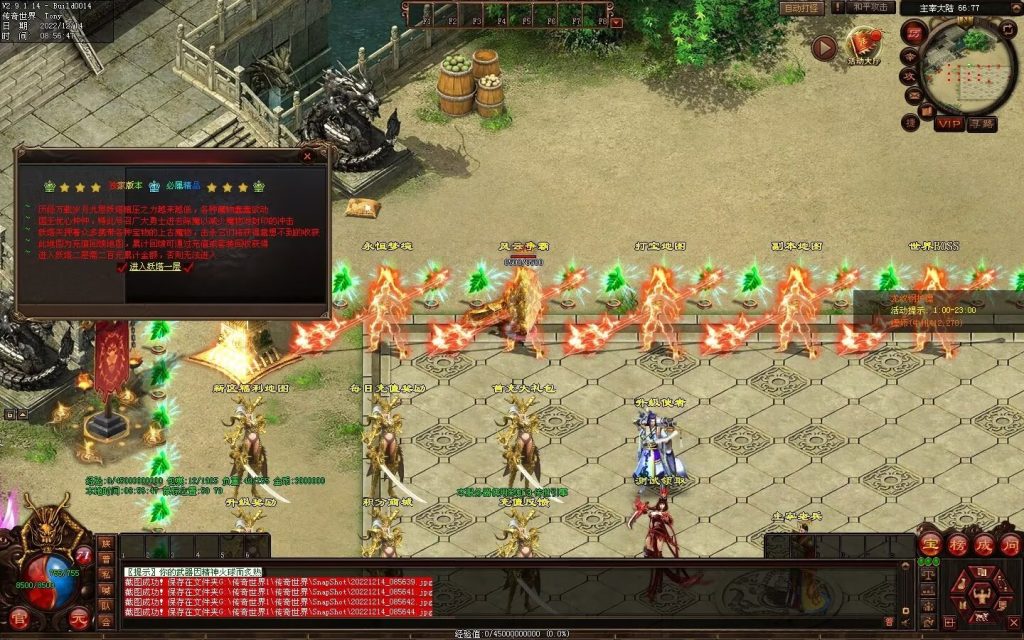The height and width of the screenshot is (640, 1024).
Task: Open the 历 calendar button beside the minimap
Action: coord(913,34)
